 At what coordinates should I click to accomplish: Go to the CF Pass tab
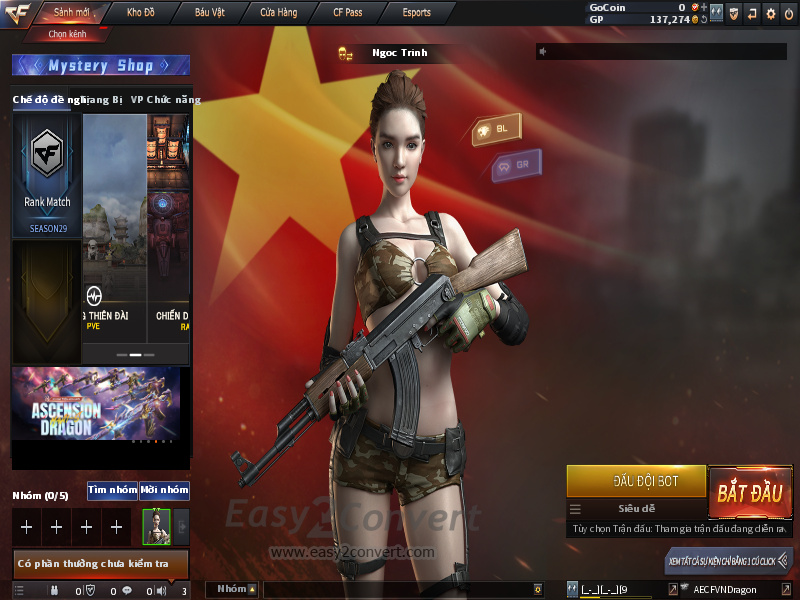point(347,13)
